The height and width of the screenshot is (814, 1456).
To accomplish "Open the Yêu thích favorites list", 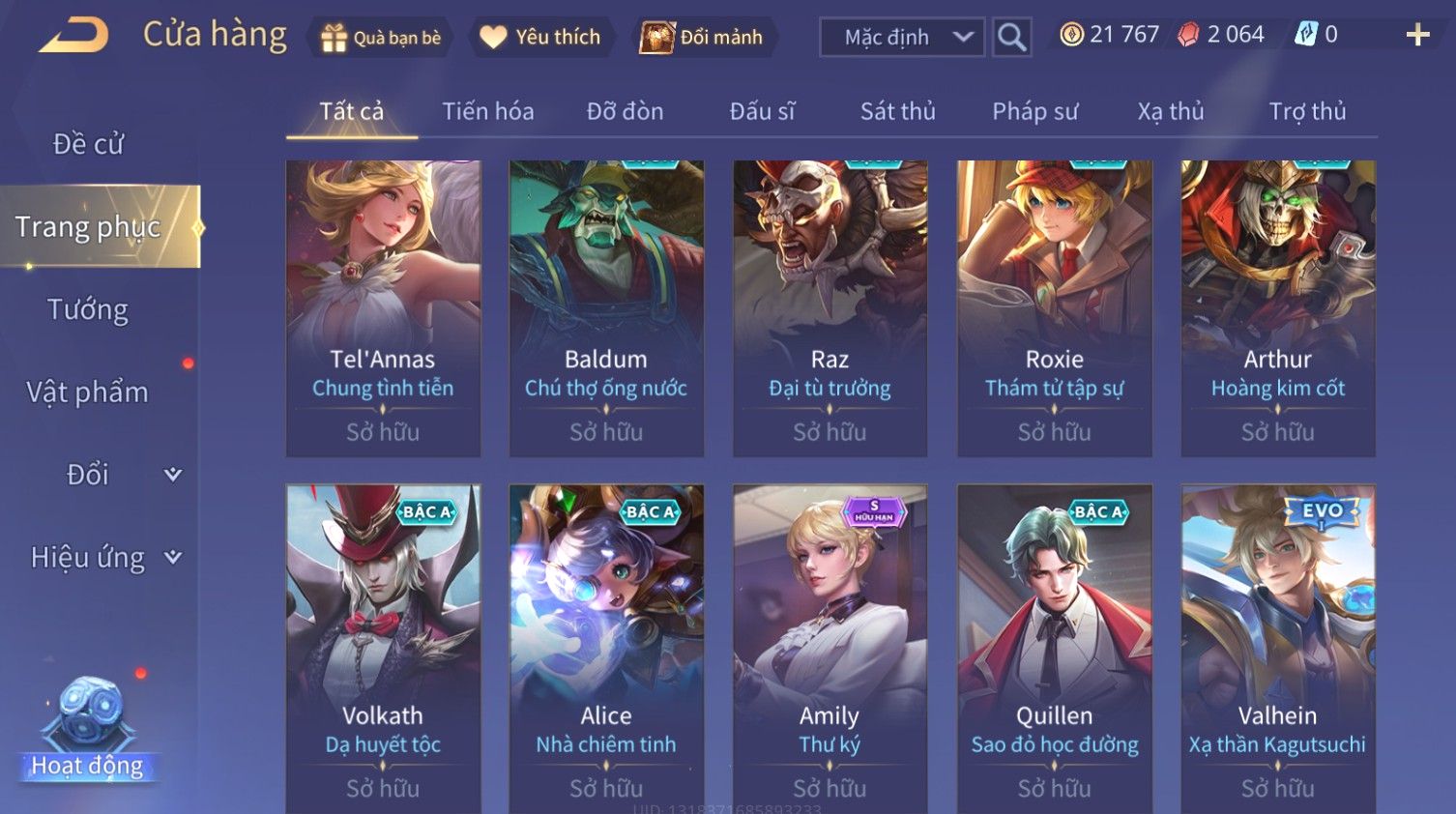I will (540, 38).
